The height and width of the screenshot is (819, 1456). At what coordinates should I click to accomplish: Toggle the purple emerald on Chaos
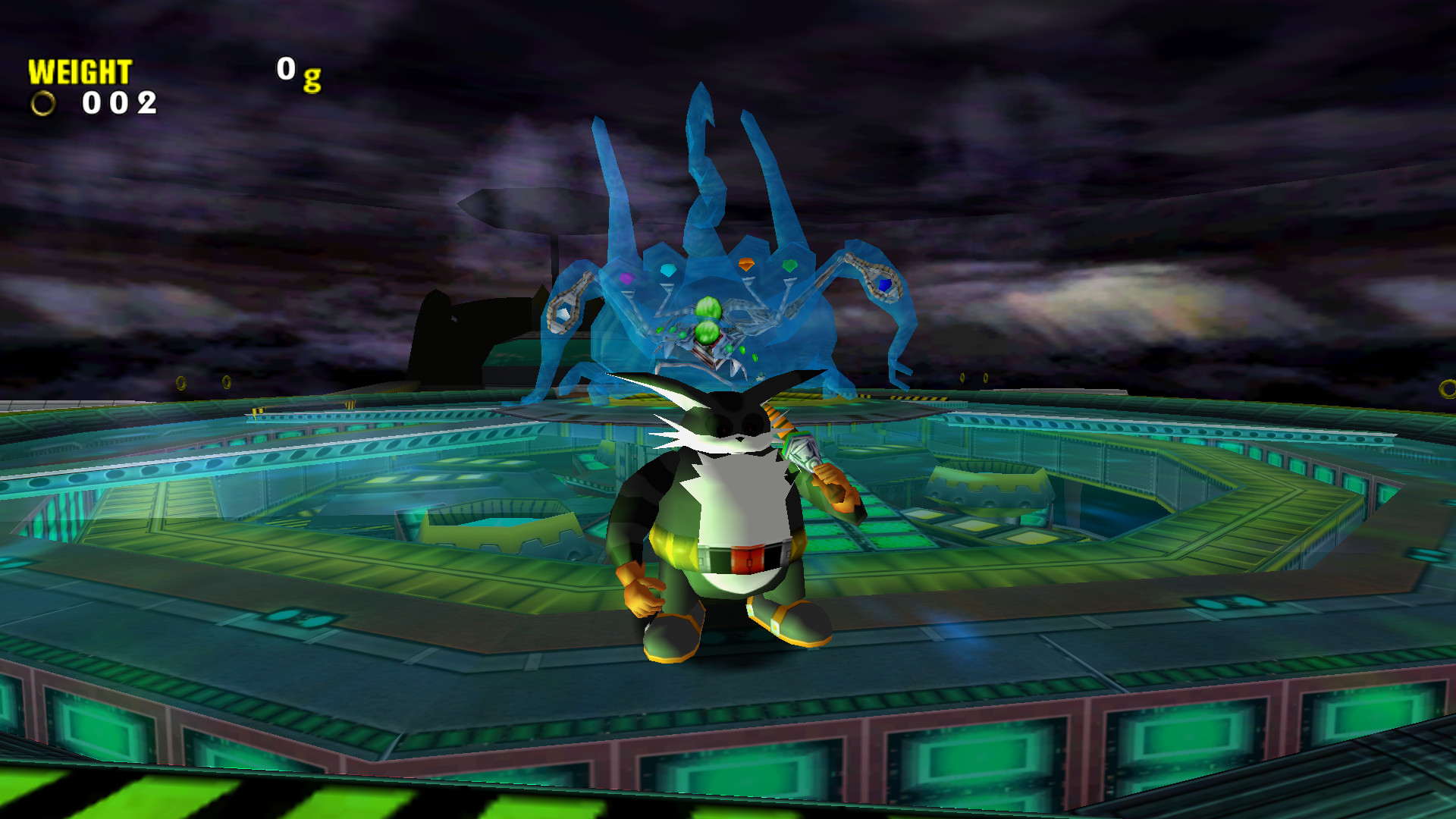coord(627,280)
